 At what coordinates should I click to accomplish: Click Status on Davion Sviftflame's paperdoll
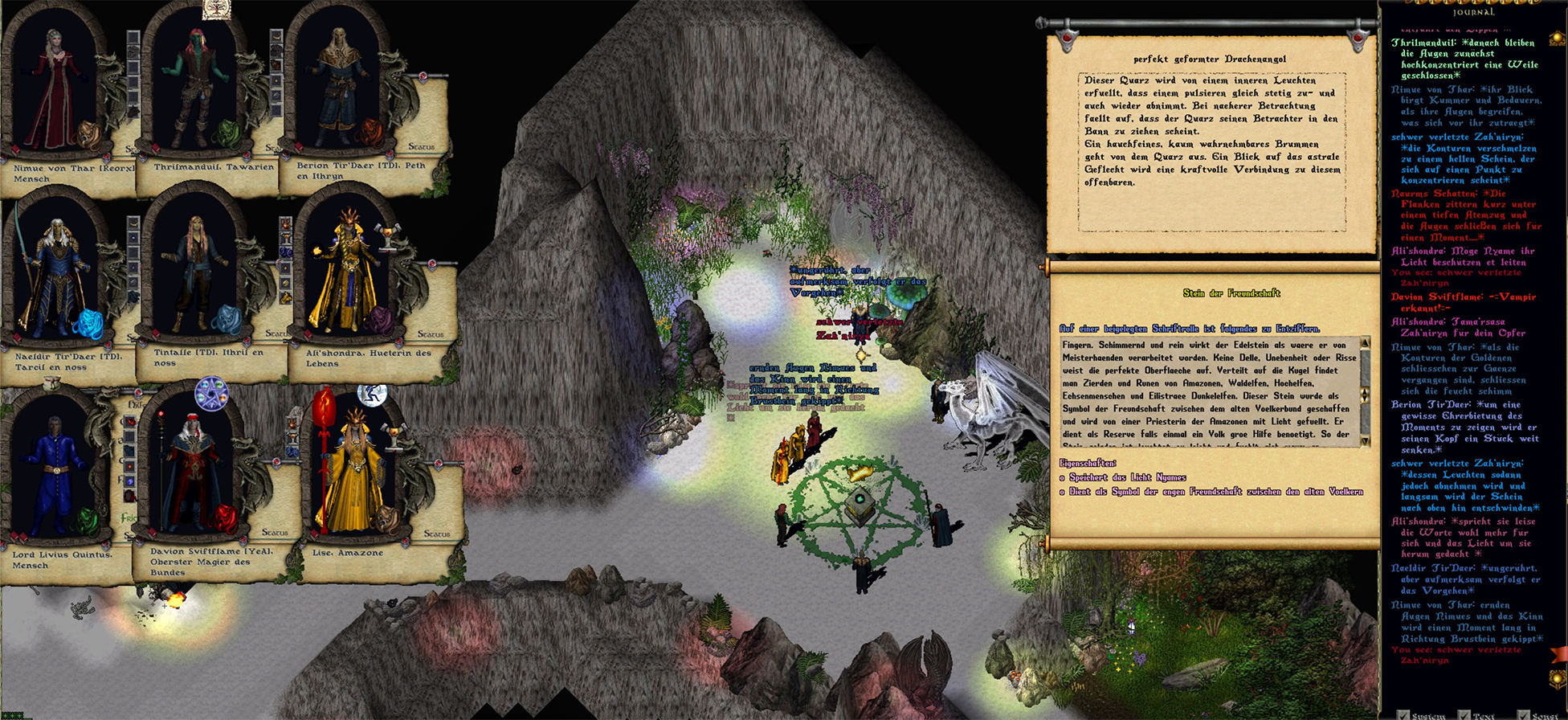(x=274, y=532)
